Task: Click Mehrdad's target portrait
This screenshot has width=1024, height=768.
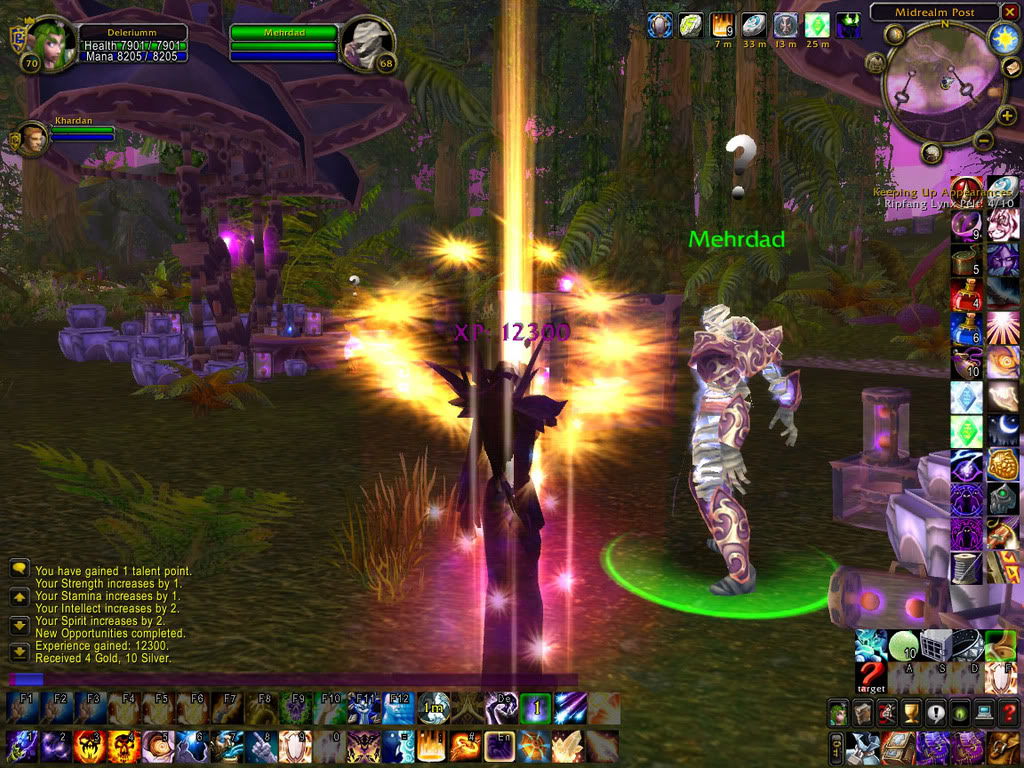Action: [368, 45]
